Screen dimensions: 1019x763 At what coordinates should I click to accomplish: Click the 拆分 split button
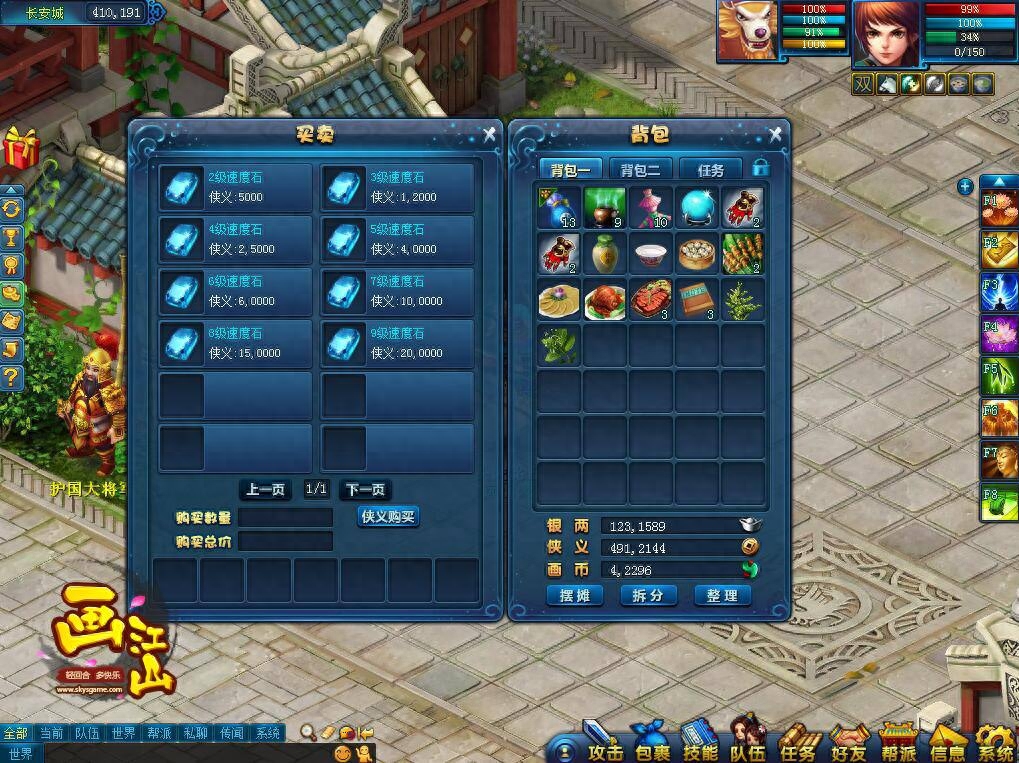(647, 595)
